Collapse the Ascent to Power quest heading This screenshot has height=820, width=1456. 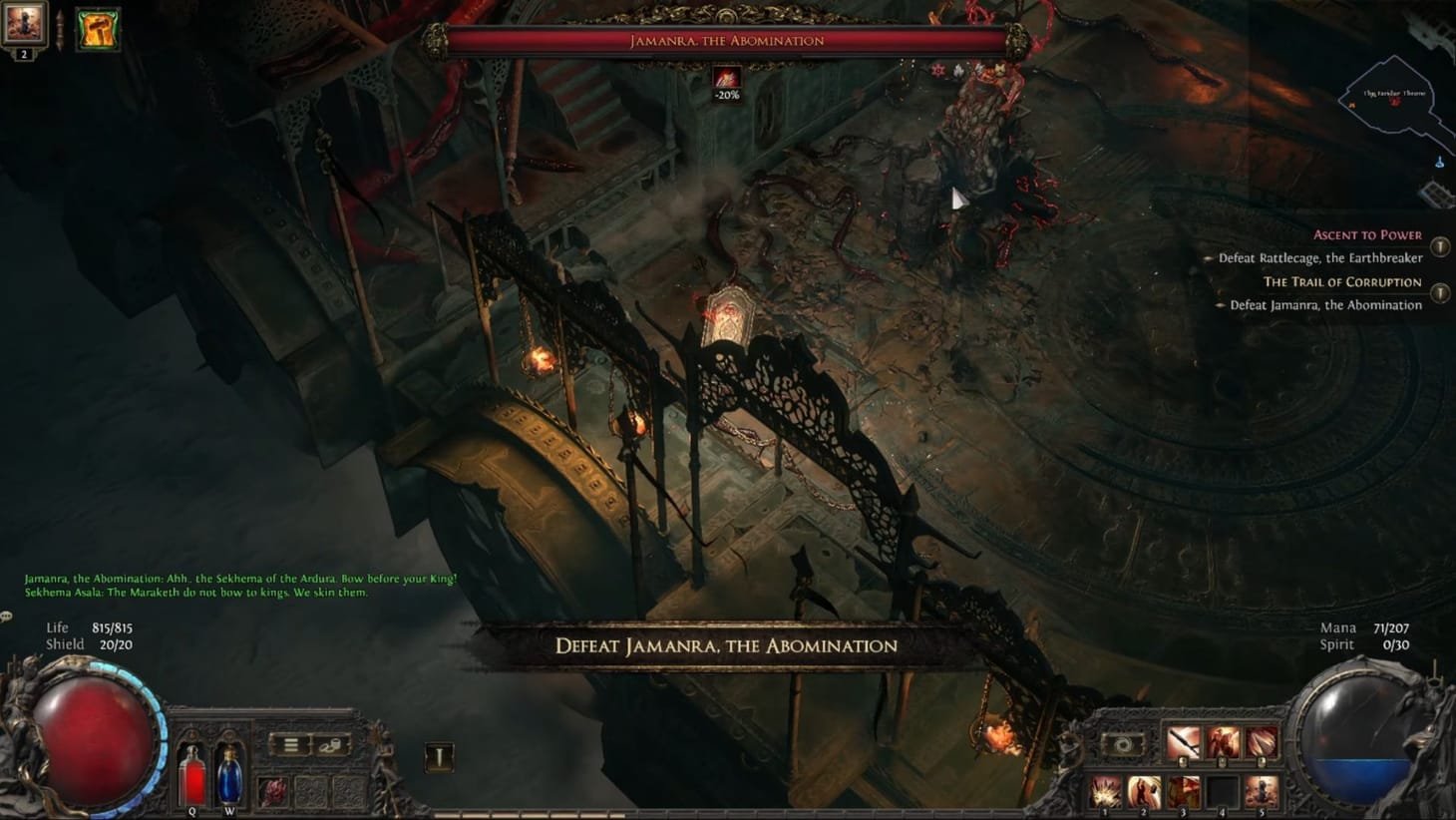pos(1369,234)
